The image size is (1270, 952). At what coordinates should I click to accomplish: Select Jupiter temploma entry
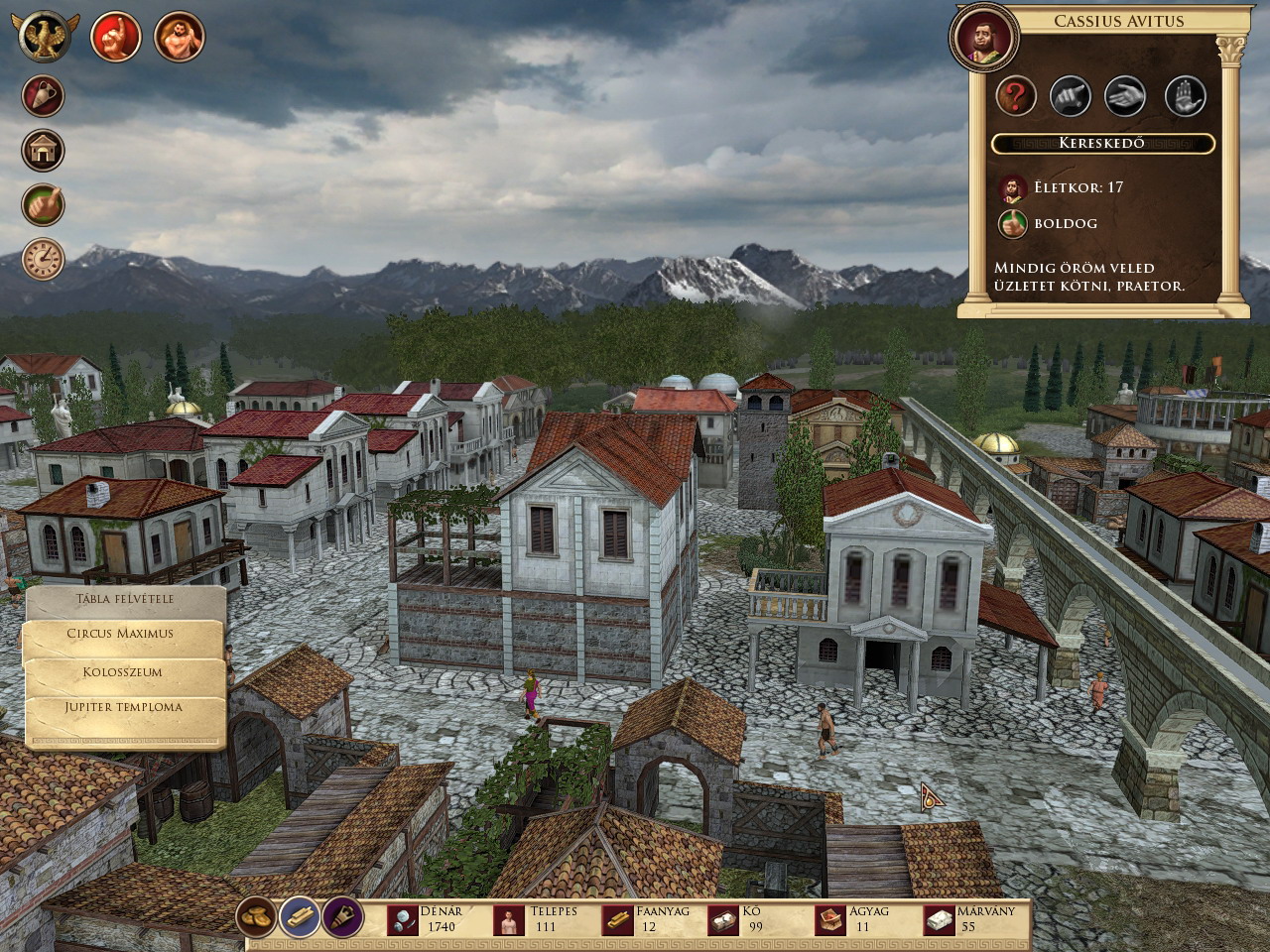124,707
